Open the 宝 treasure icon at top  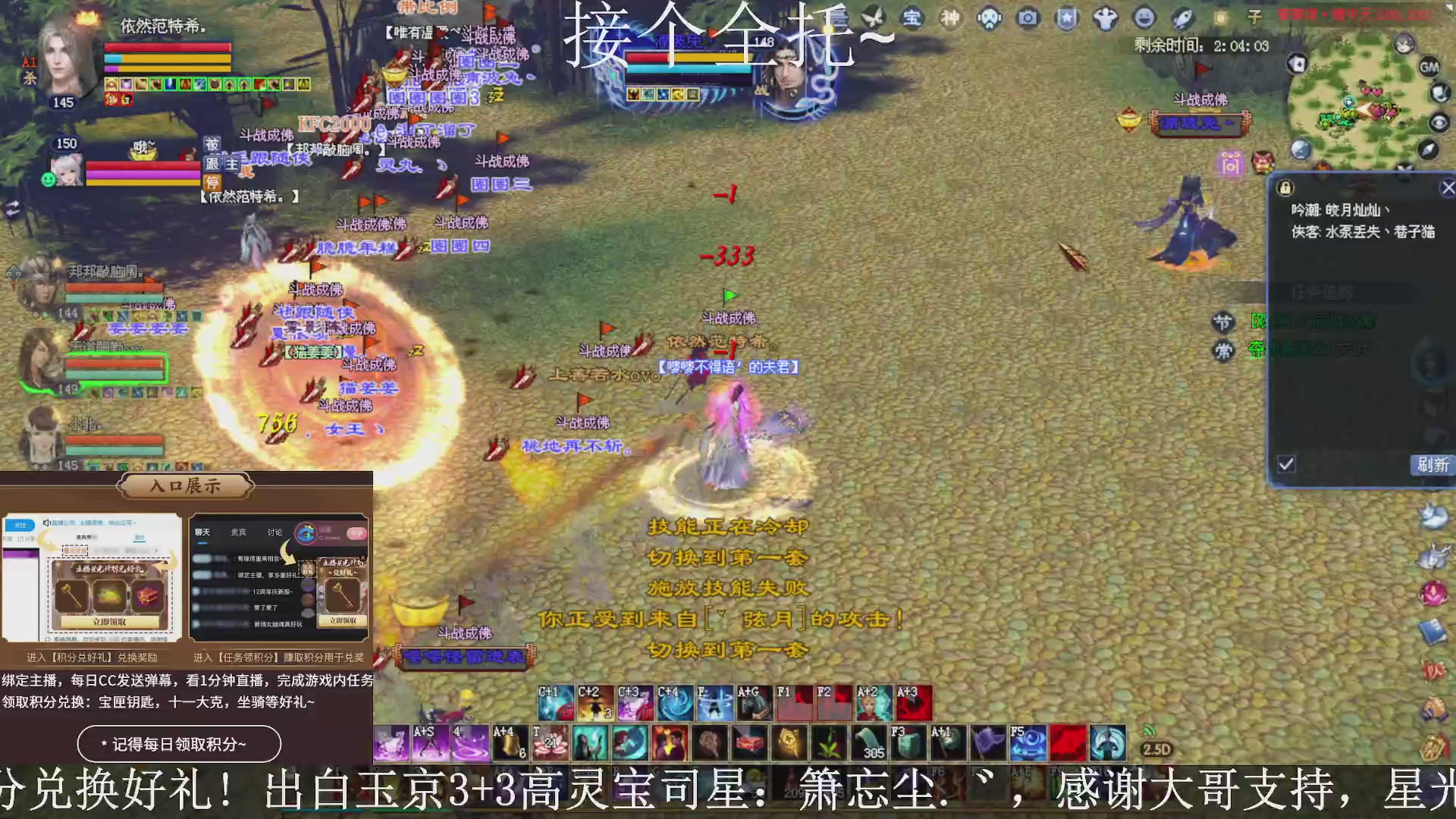pos(914,17)
